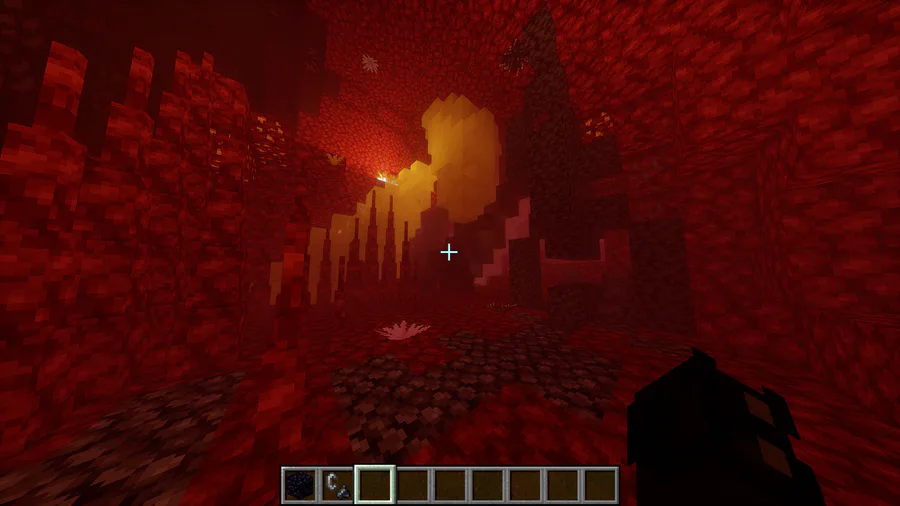
Task: Select the obsidian block hotbar slot
Action: pyautogui.click(x=299, y=485)
